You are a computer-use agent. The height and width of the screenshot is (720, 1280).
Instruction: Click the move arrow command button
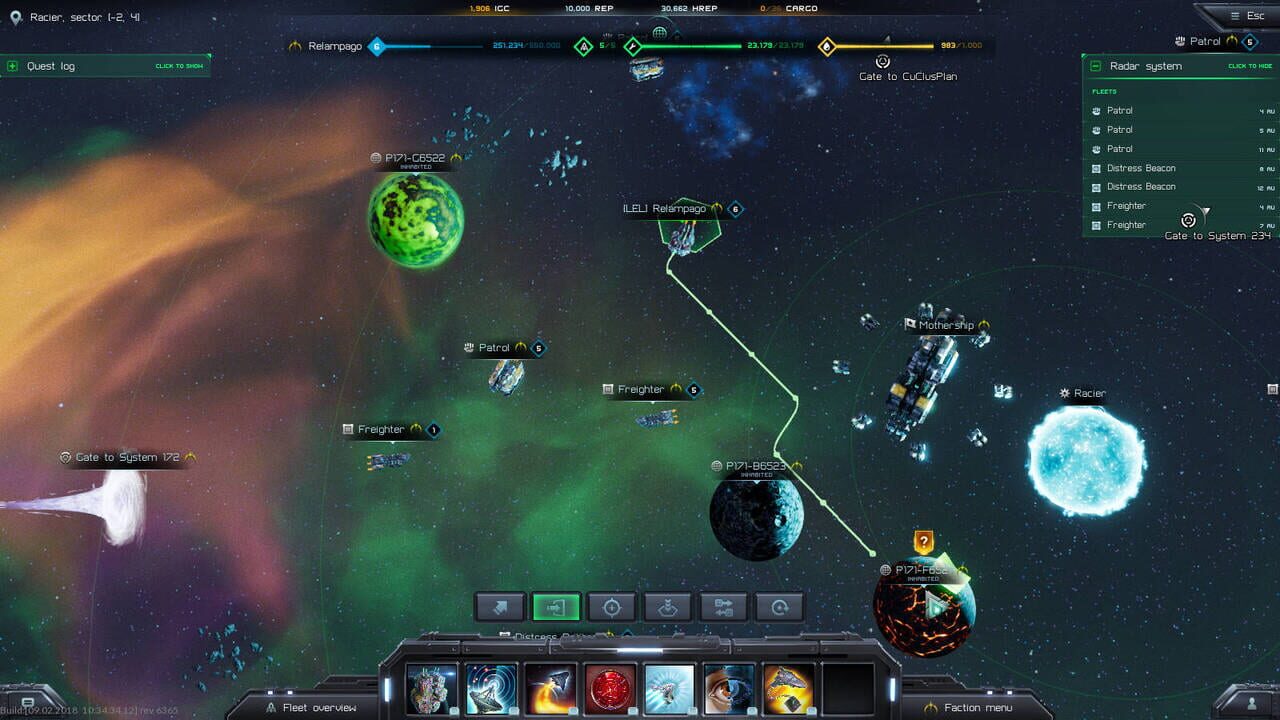pos(500,607)
